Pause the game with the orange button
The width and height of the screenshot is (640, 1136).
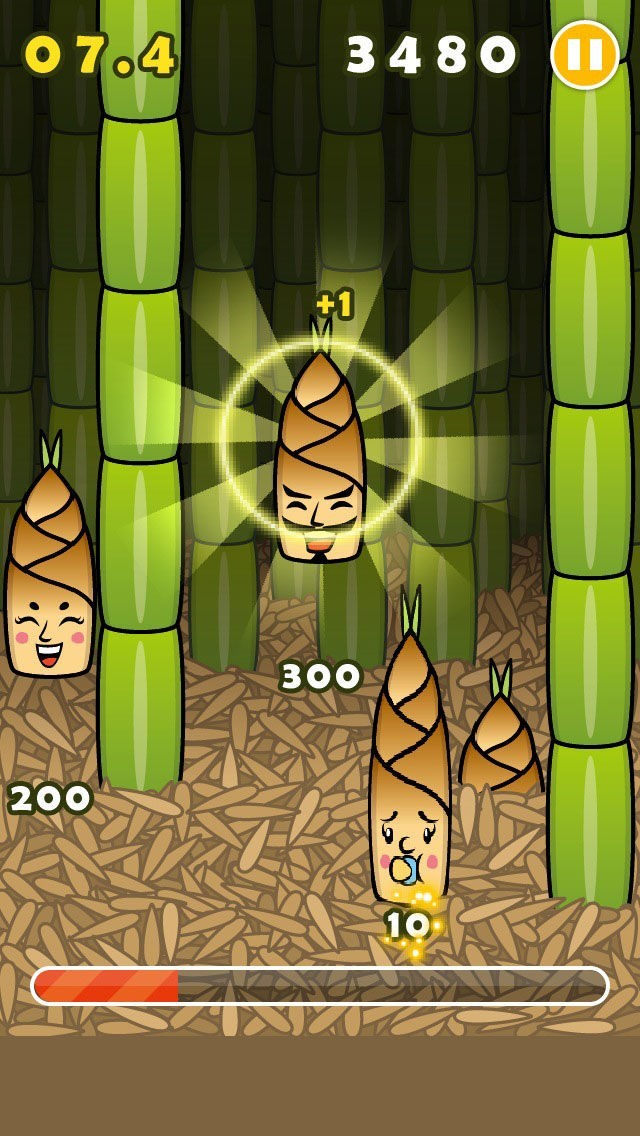[585, 55]
